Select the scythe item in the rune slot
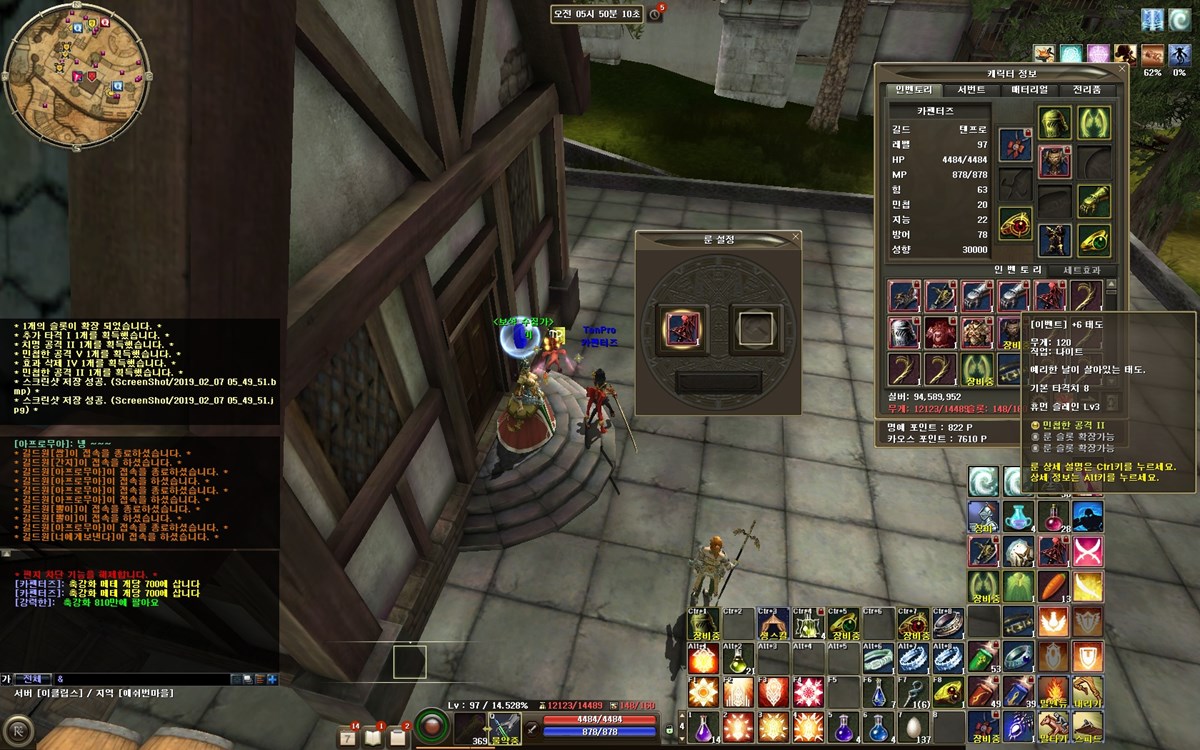The height and width of the screenshot is (750, 1200). tap(684, 326)
